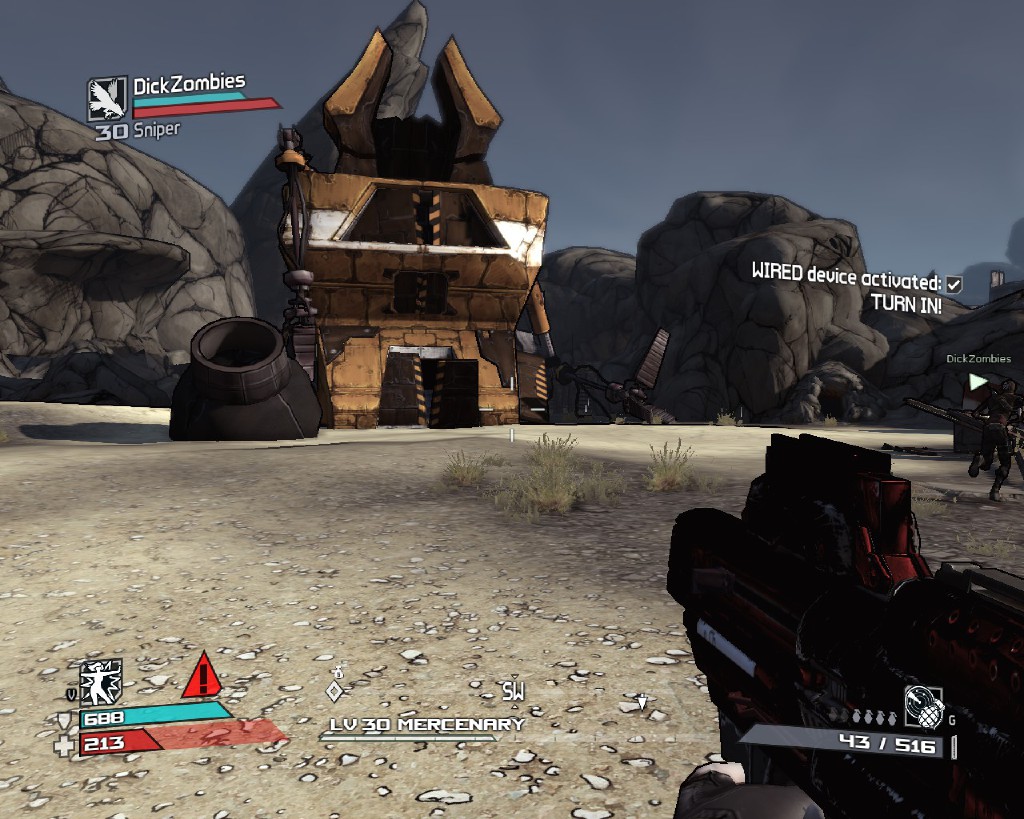The height and width of the screenshot is (819, 1024).
Task: Select the player's mercenary class portrait icon
Action: [x=101, y=682]
